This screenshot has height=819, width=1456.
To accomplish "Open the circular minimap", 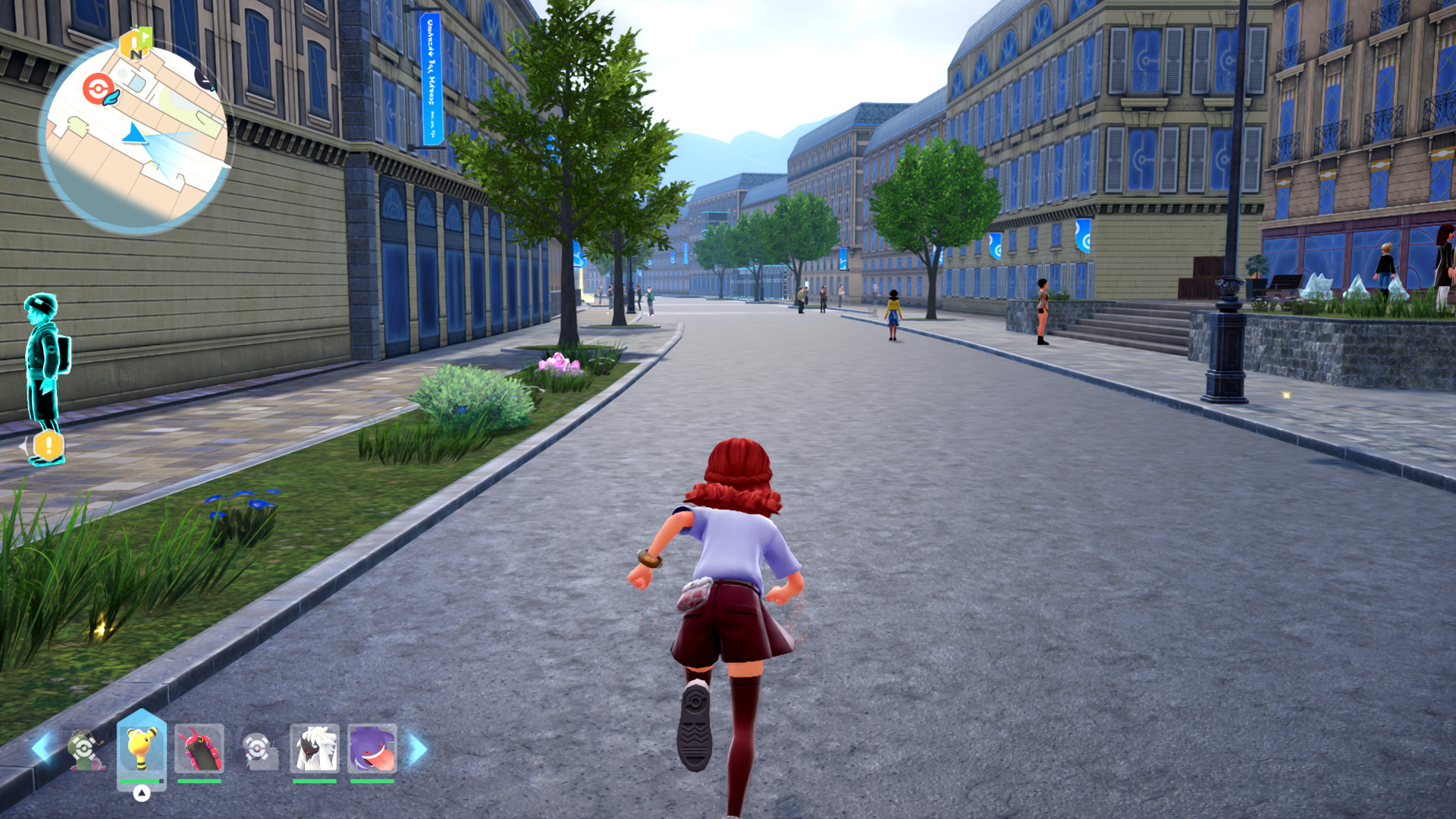I will pyautogui.click(x=133, y=136).
